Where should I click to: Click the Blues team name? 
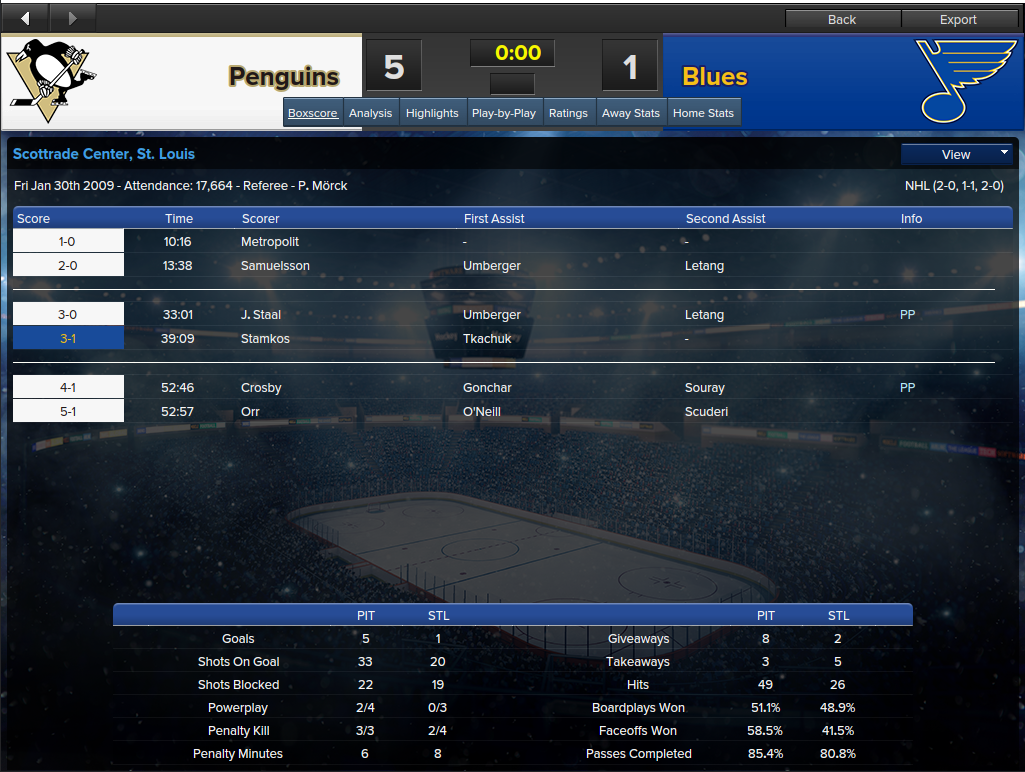click(715, 77)
